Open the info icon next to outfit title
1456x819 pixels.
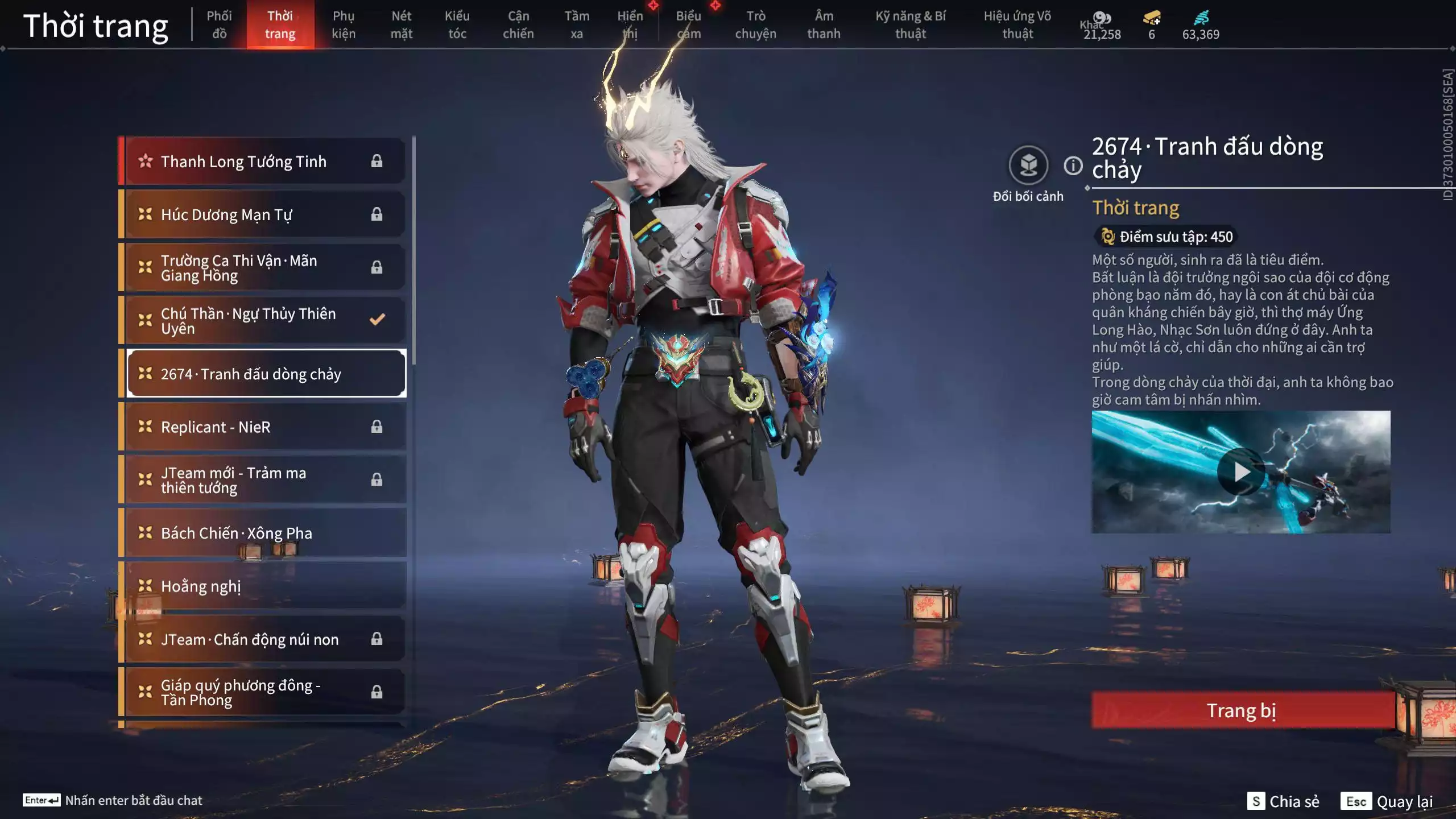point(1072,166)
